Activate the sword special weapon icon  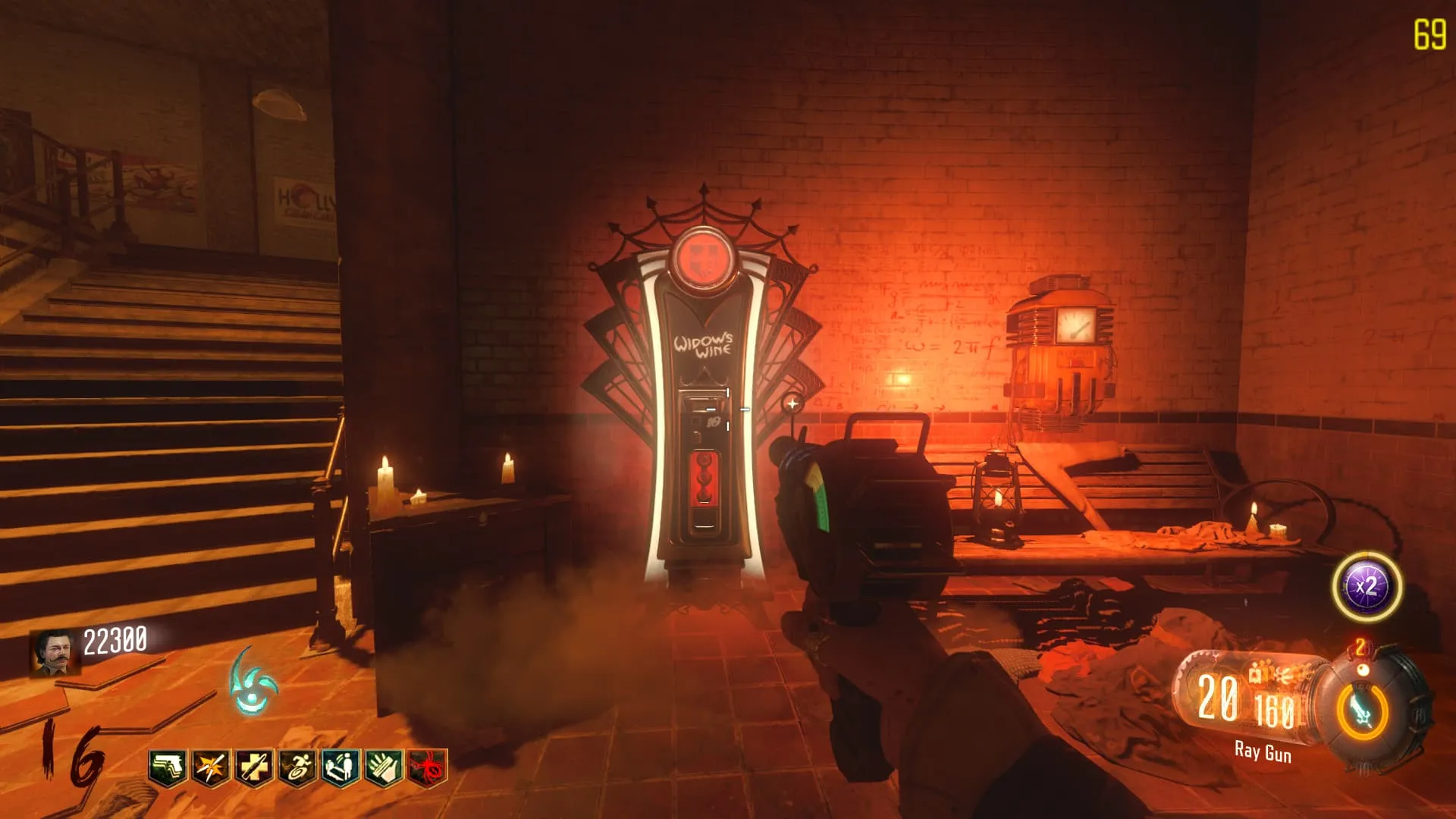(x=1362, y=712)
